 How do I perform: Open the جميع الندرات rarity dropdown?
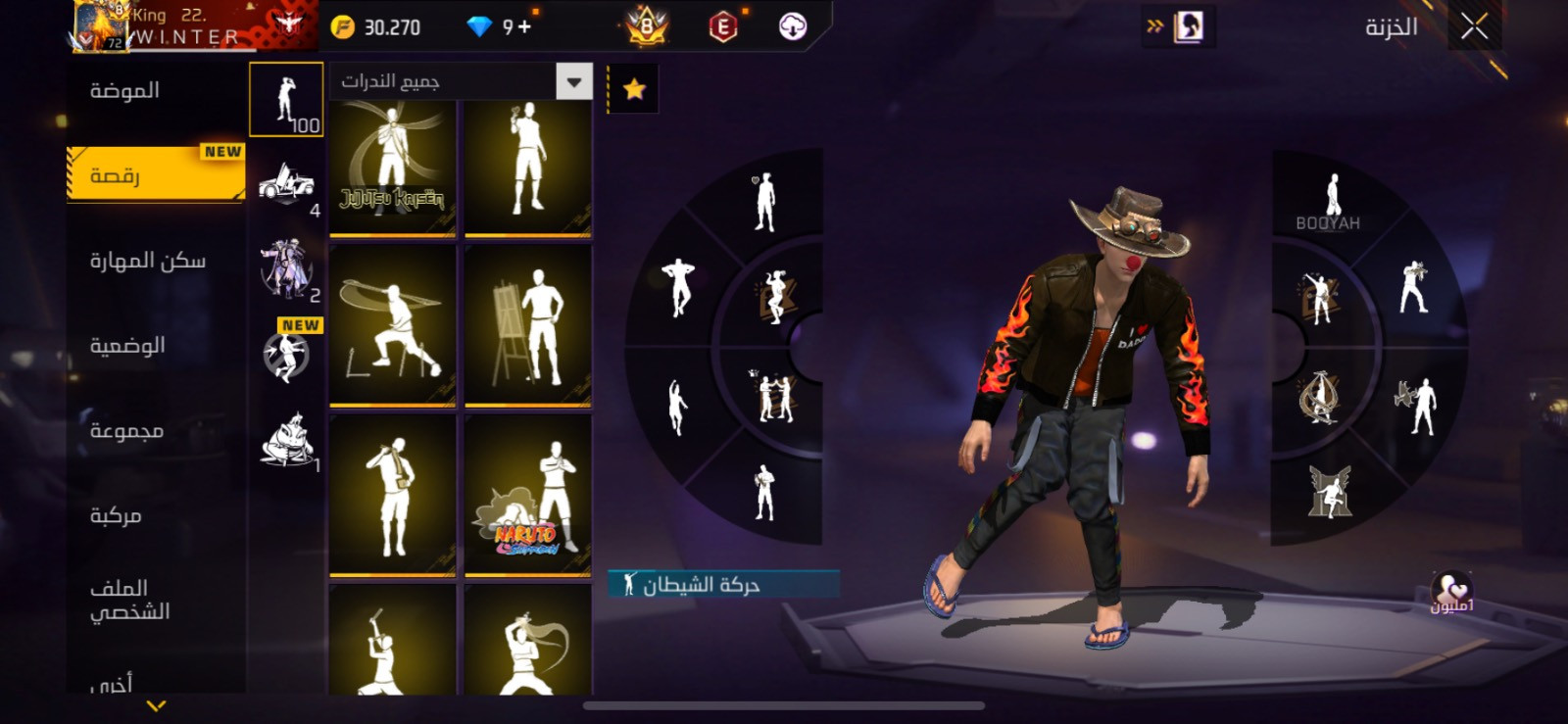(x=573, y=82)
